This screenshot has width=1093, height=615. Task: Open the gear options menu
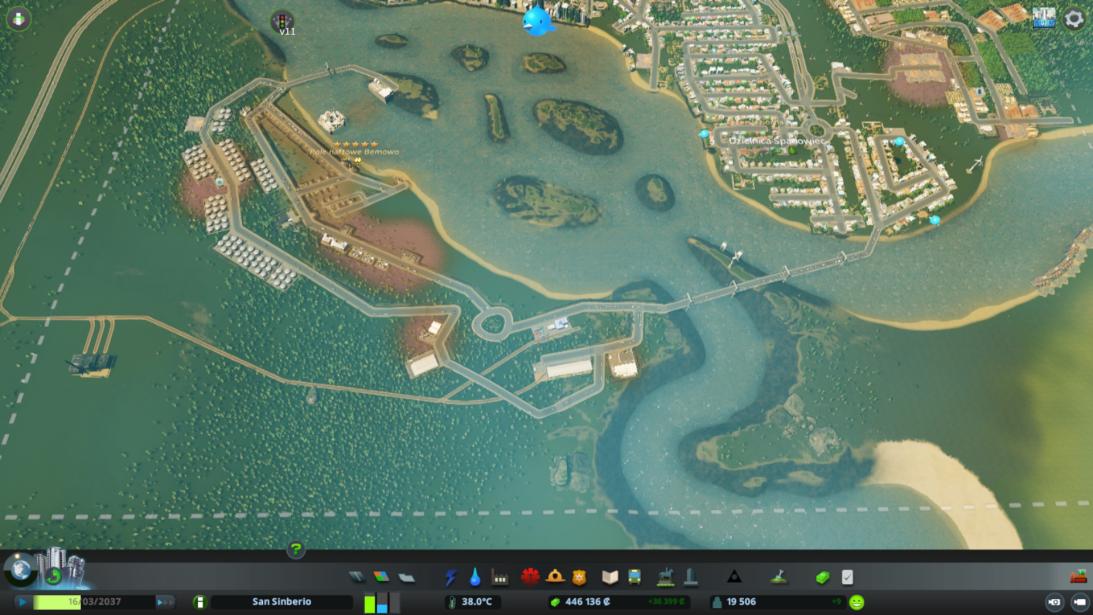[1074, 18]
